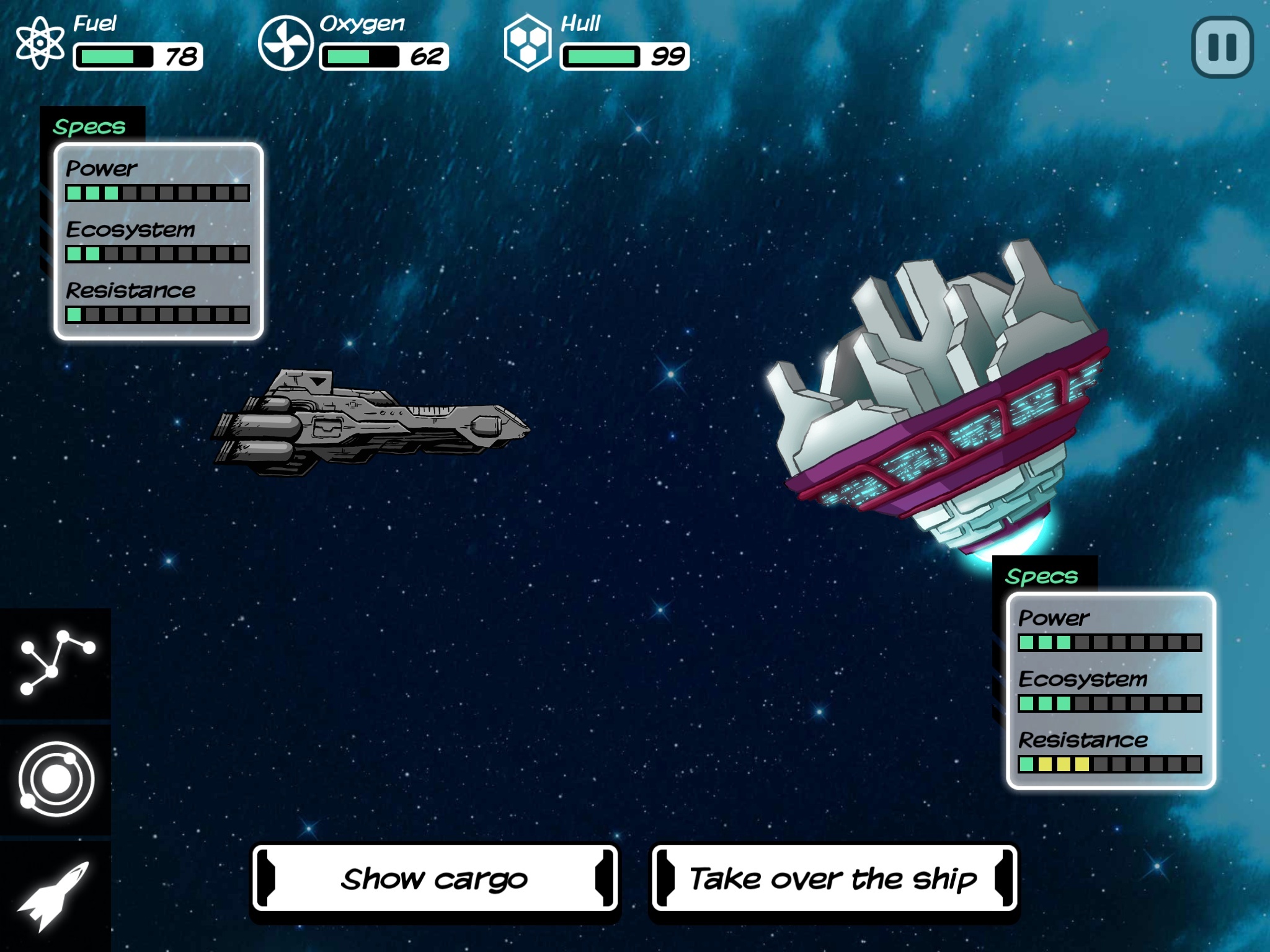Select the rocket ship icon
The width and height of the screenshot is (1270, 952).
(56, 895)
